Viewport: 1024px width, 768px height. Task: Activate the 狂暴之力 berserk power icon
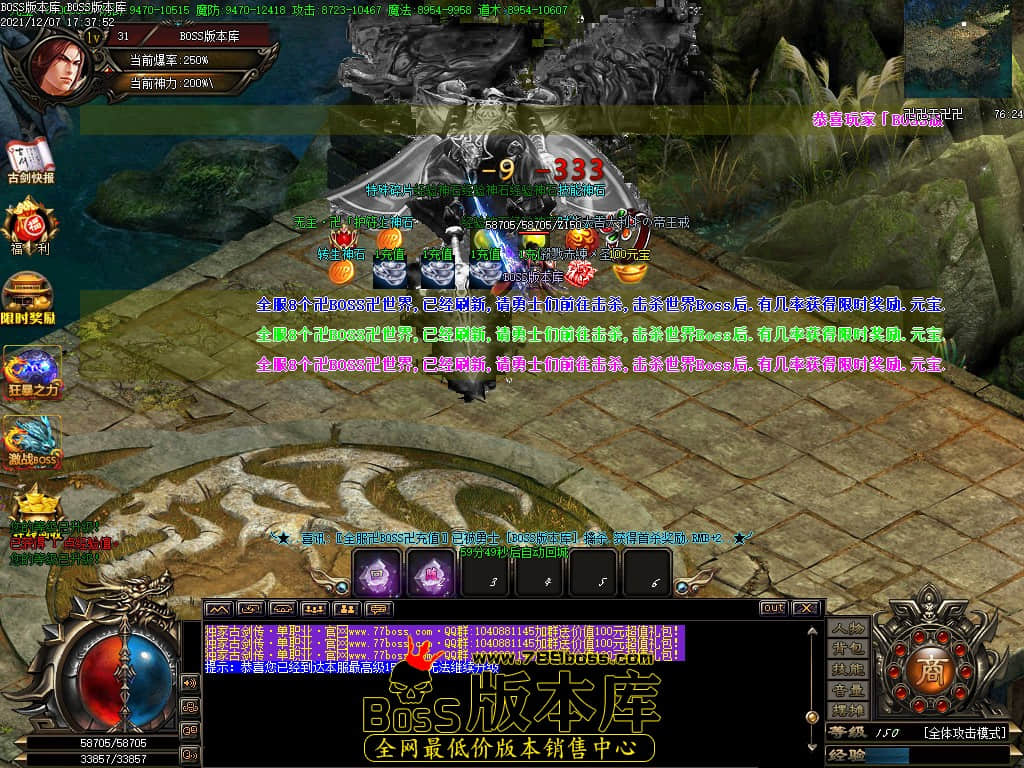(32, 370)
